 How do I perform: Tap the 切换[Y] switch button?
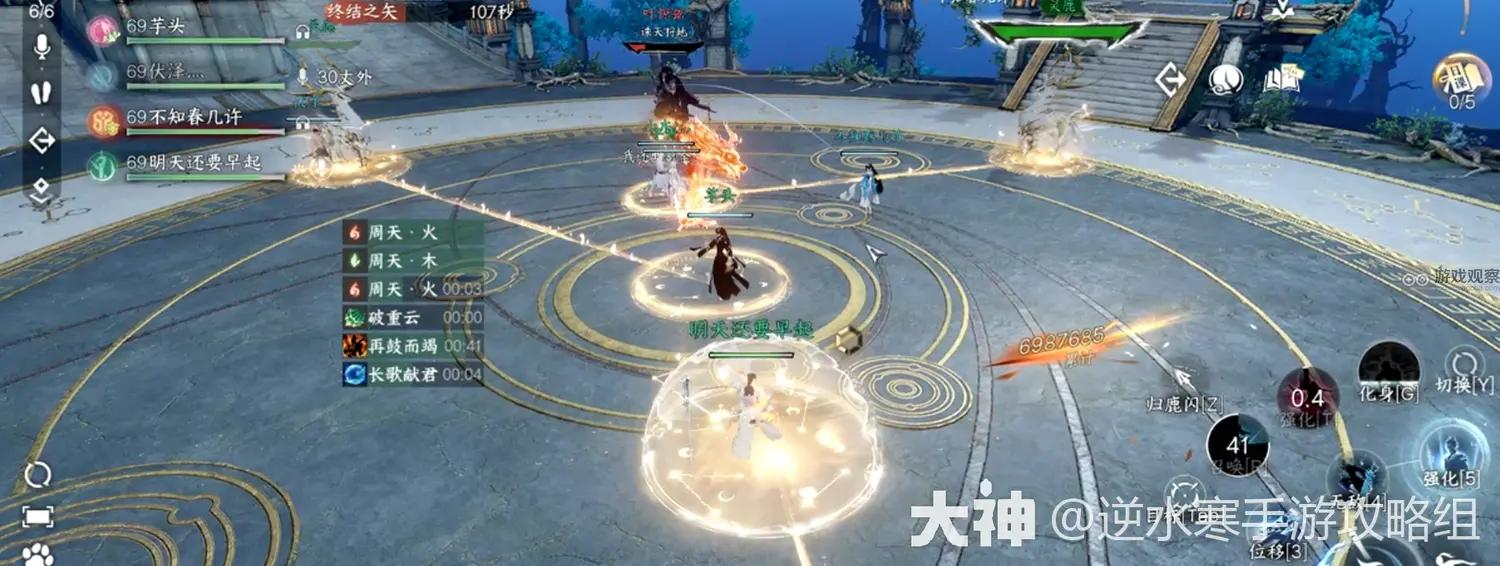click(1465, 368)
